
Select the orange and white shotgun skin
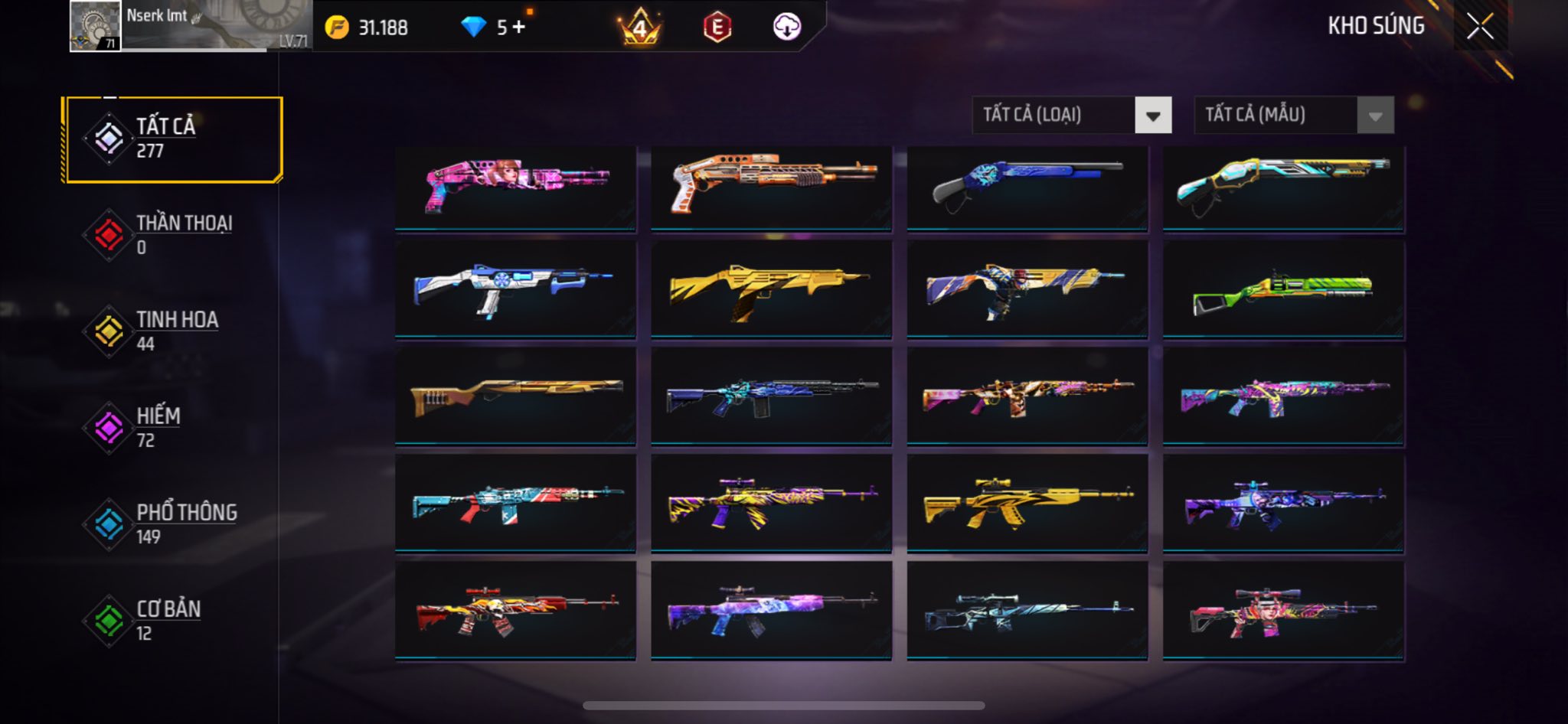coord(771,187)
